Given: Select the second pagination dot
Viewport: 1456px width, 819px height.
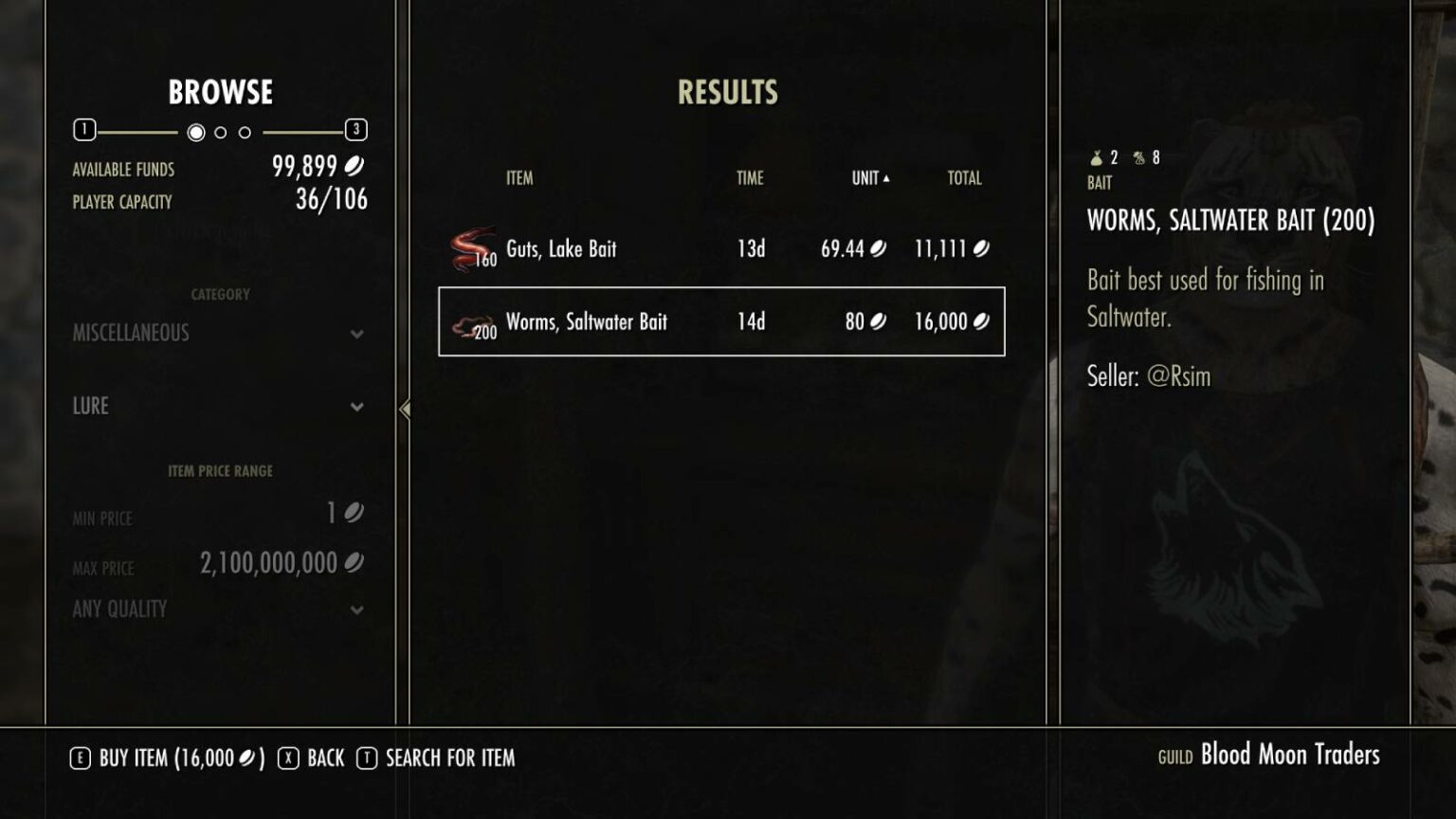Looking at the screenshot, I should (x=220, y=133).
